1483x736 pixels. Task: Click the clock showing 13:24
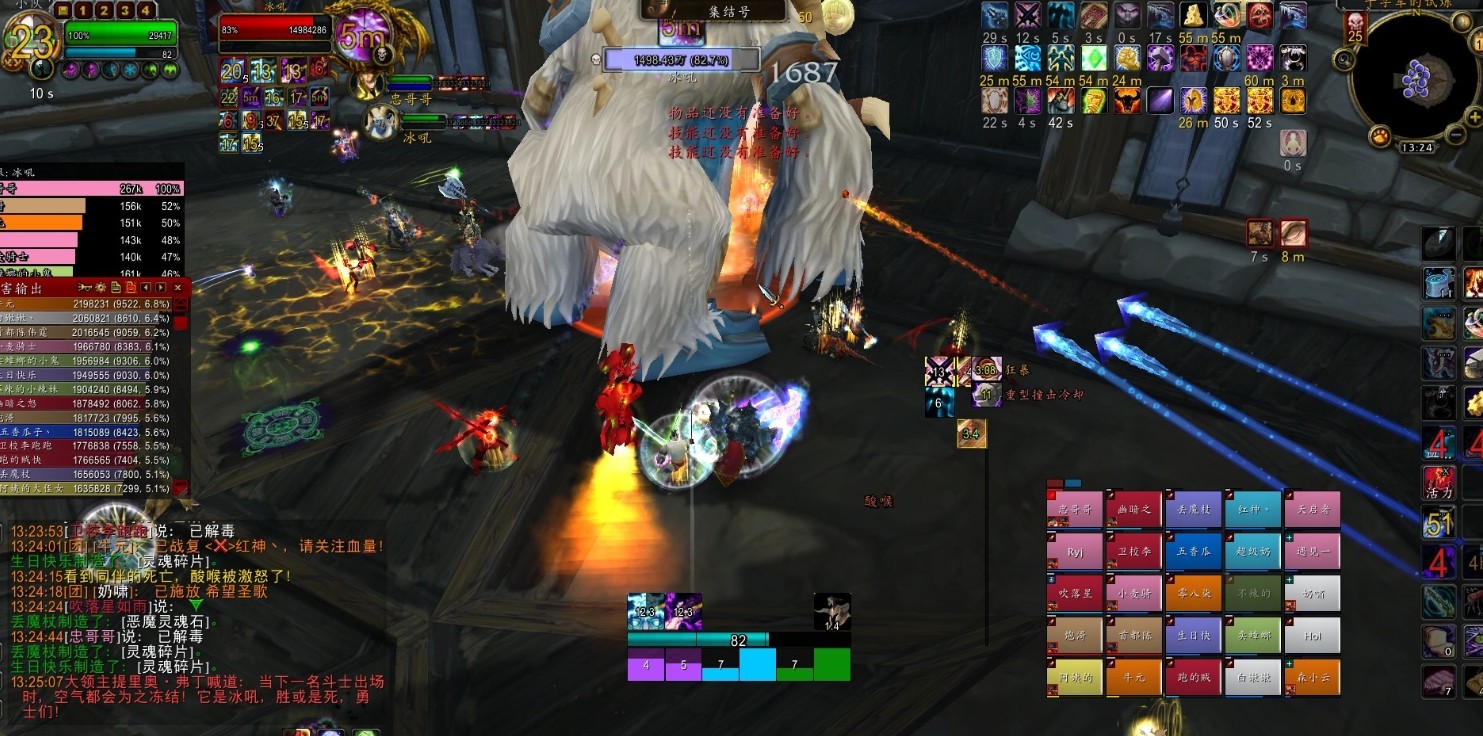pyautogui.click(x=1417, y=147)
